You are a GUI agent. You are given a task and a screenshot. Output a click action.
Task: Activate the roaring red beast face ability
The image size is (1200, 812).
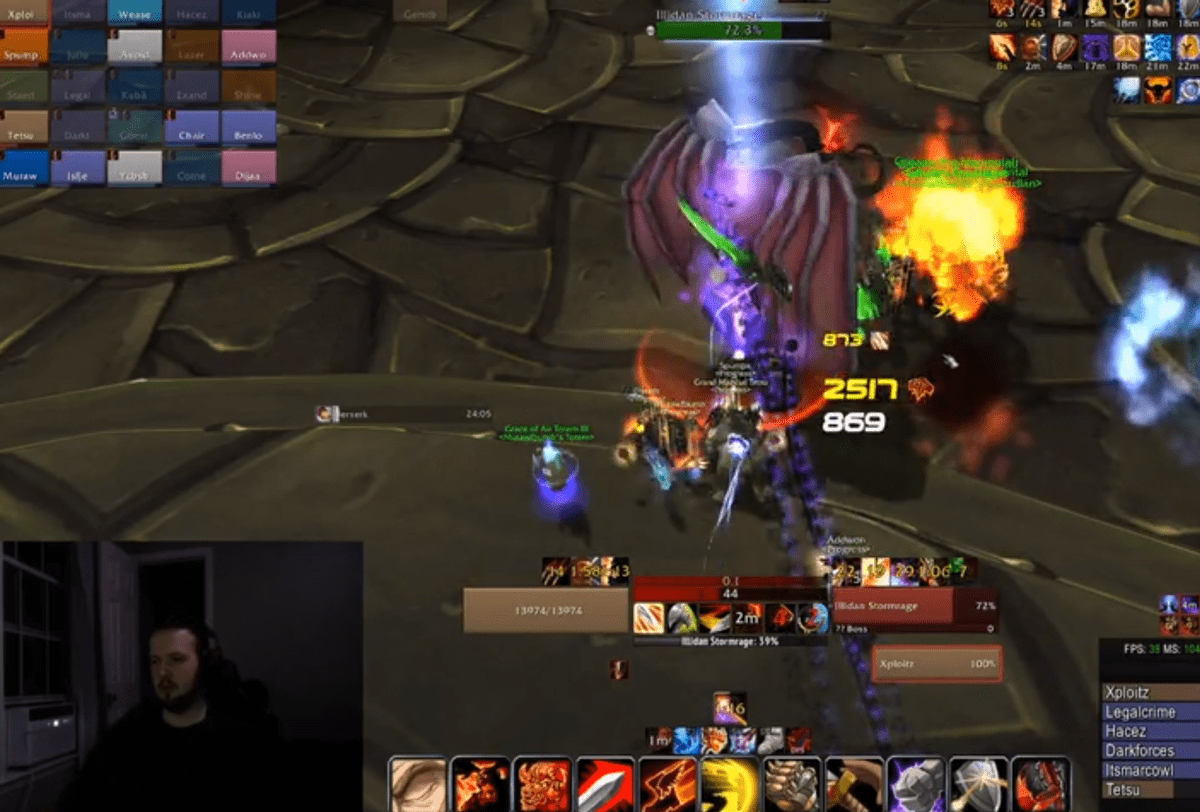click(x=543, y=785)
